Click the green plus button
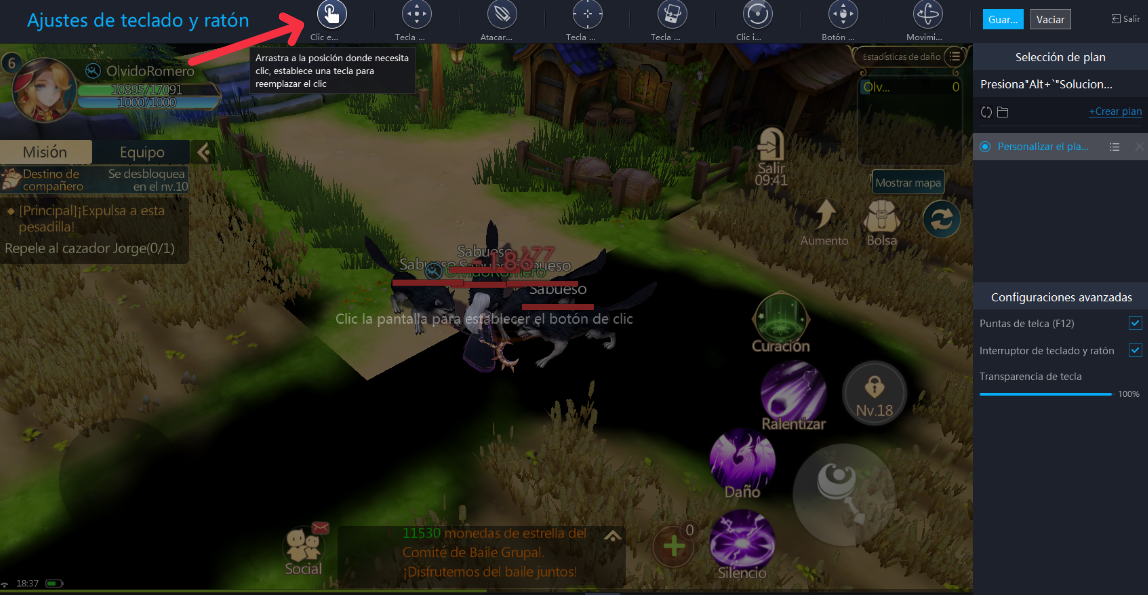This screenshot has height=595, width=1148. [674, 546]
